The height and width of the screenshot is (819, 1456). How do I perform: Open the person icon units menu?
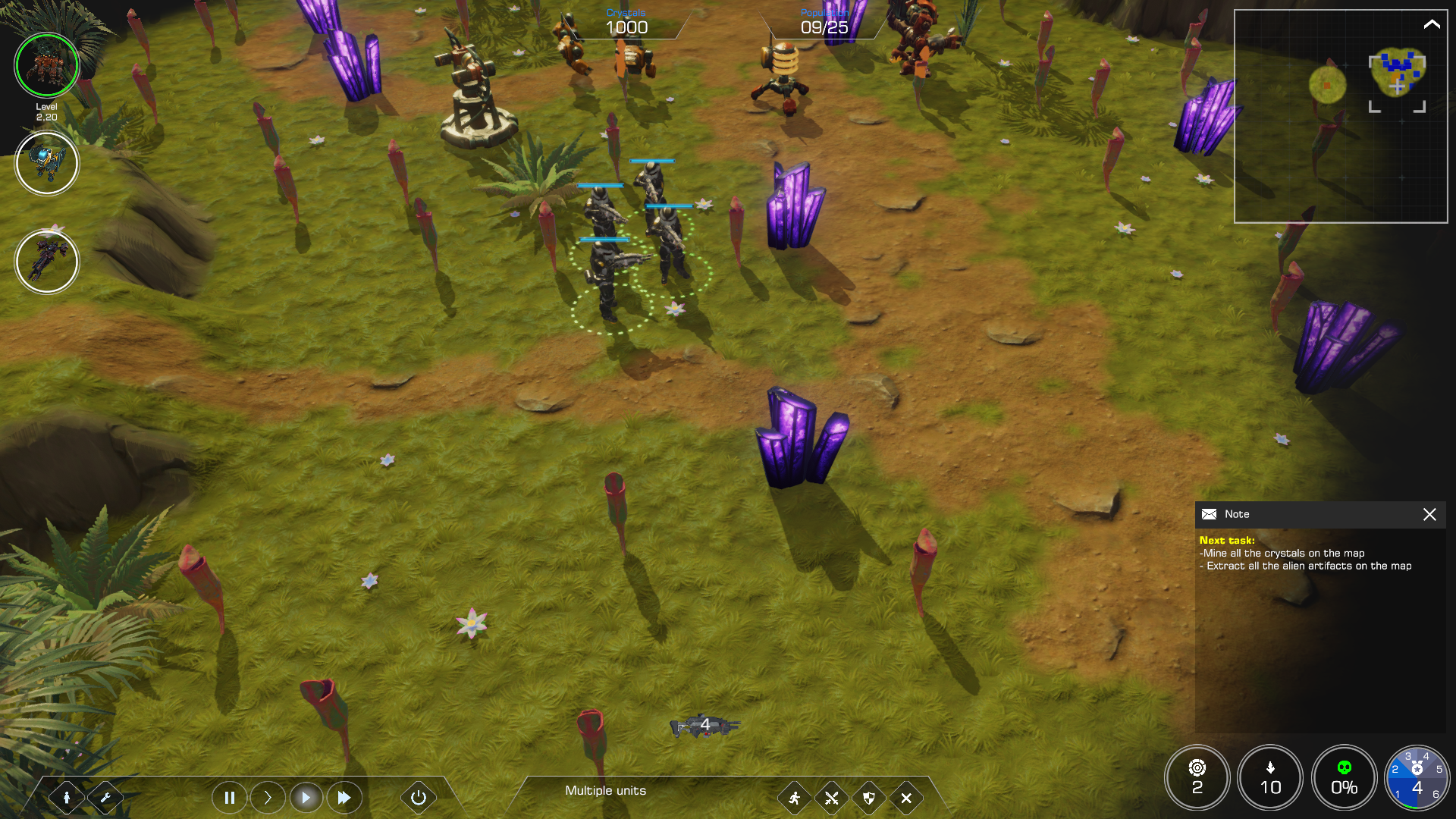(67, 797)
